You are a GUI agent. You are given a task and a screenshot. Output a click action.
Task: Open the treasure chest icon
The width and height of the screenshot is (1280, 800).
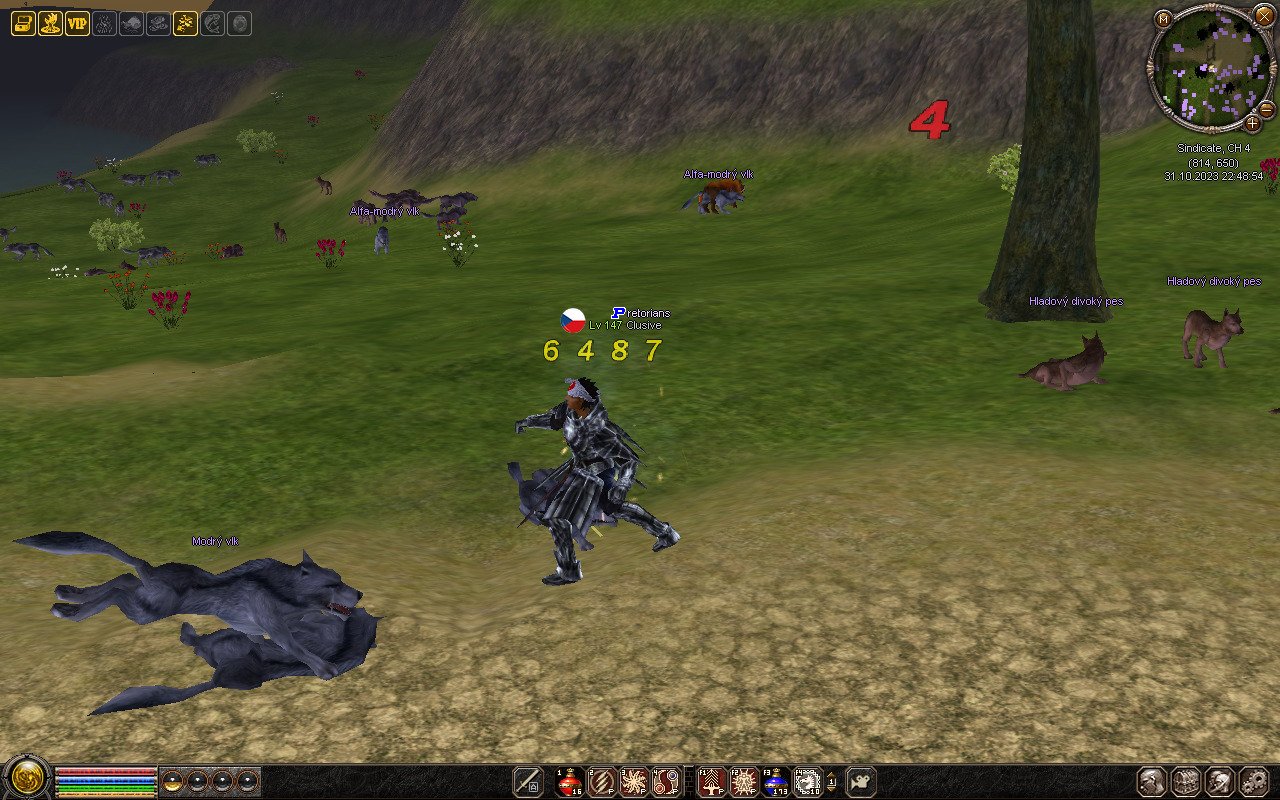click(23, 24)
